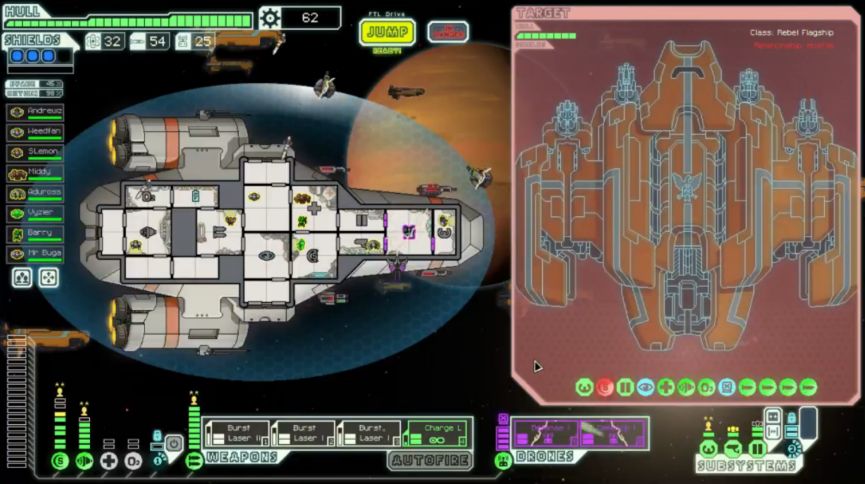Activate the save crew stations button

coord(22,278)
